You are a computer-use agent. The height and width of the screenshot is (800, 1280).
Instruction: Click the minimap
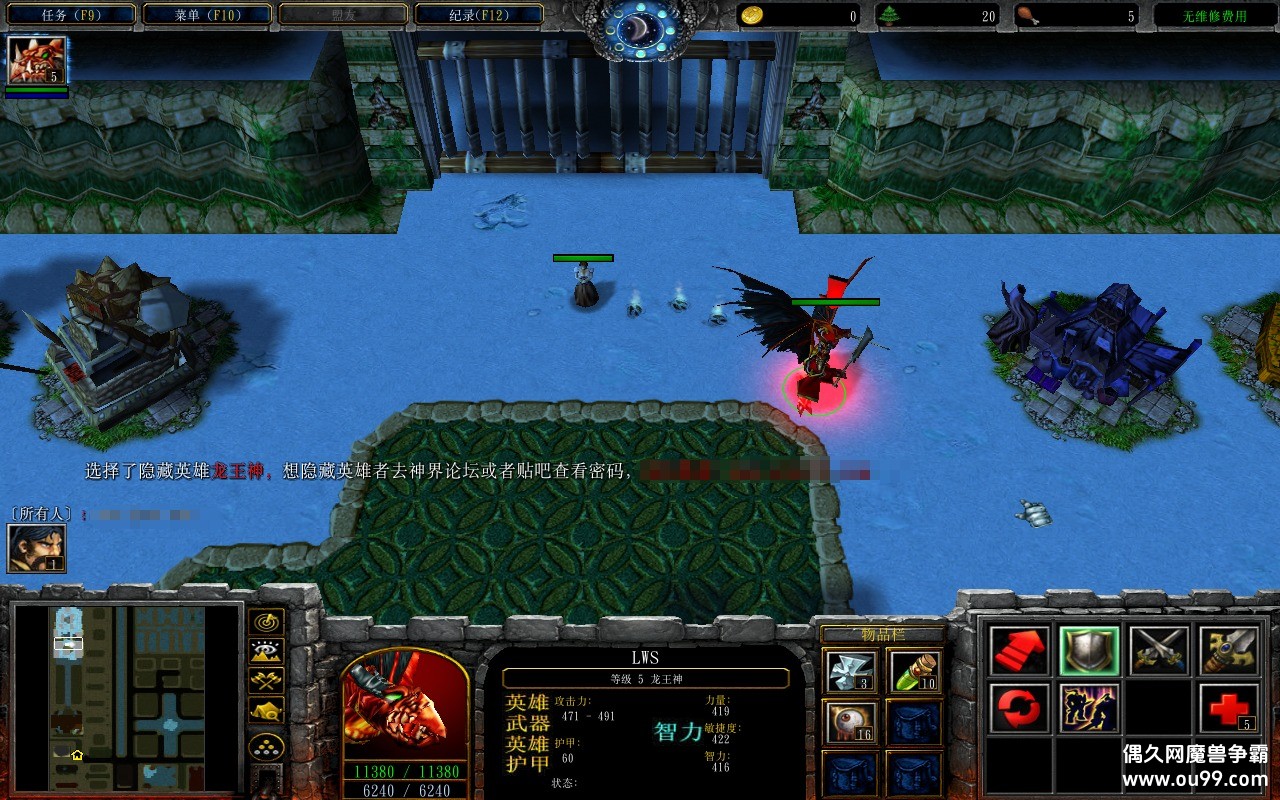127,697
